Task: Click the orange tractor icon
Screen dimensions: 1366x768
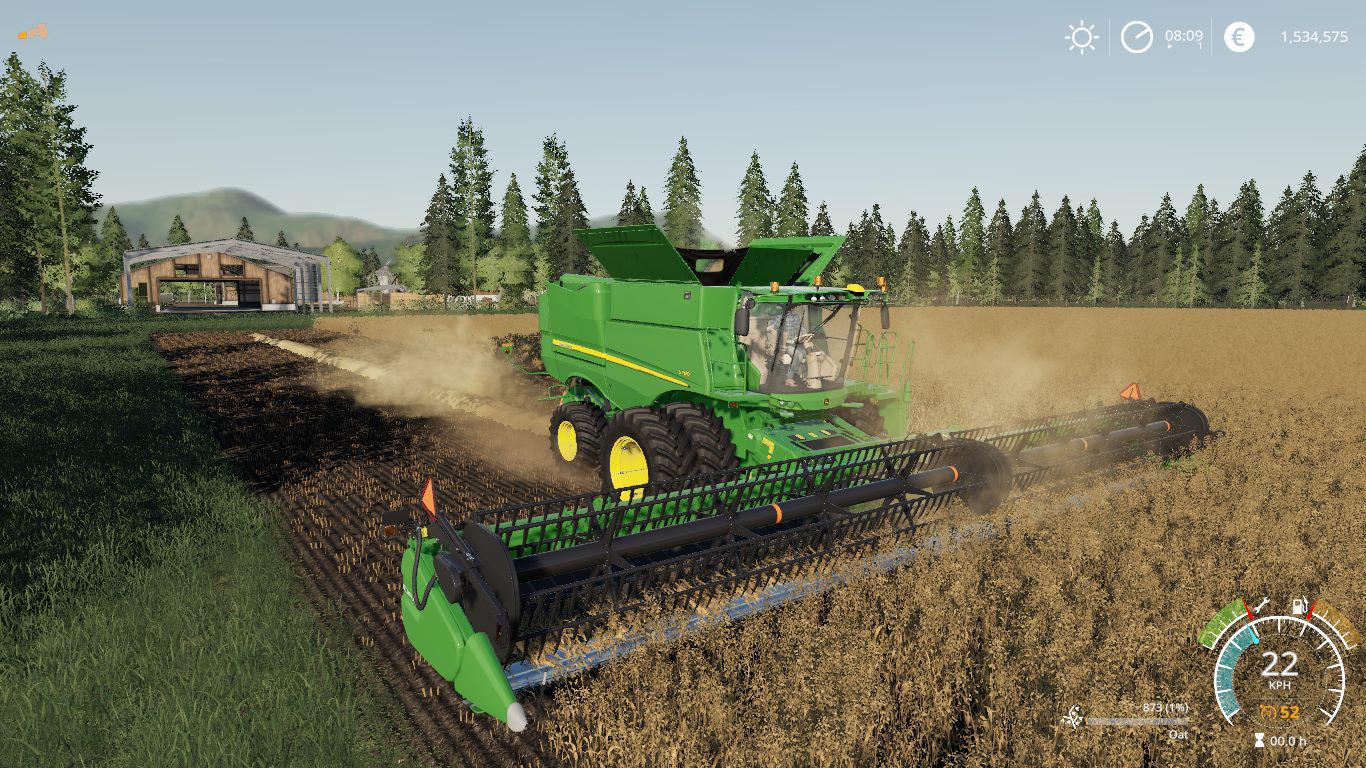Action: [32, 32]
